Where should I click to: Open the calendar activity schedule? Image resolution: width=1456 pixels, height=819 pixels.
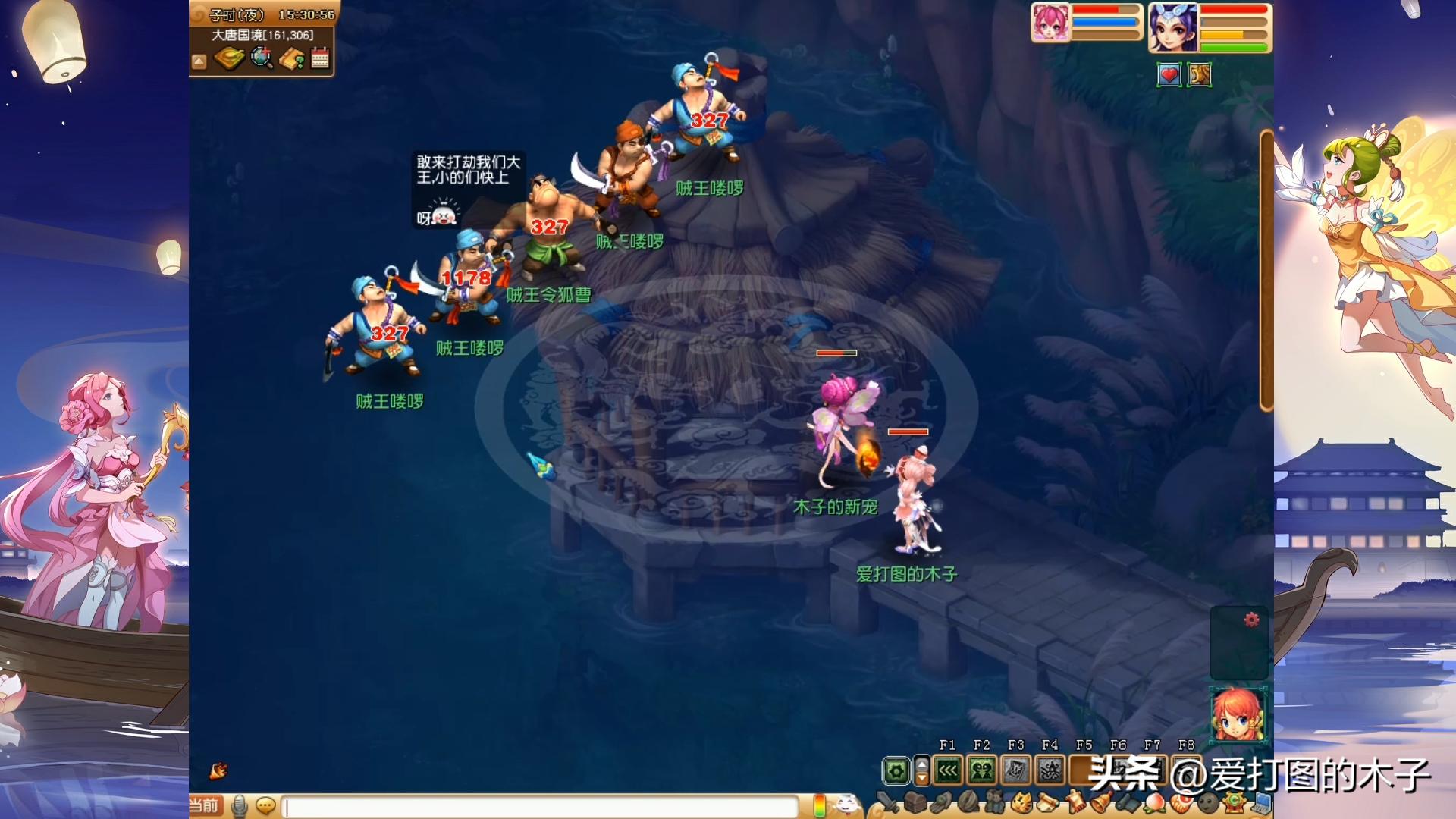[320, 58]
